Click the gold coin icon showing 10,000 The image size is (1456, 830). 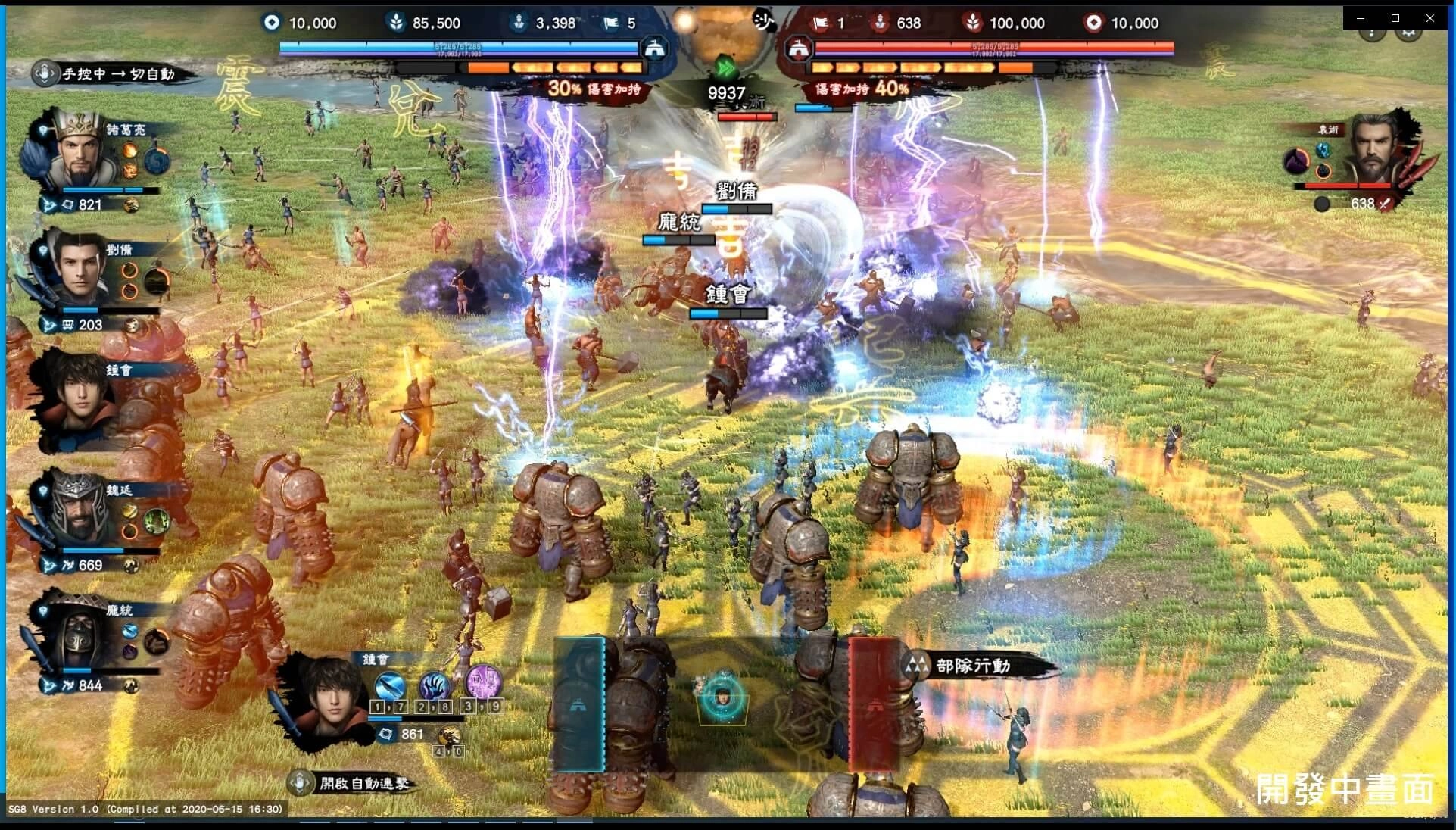(x=271, y=23)
